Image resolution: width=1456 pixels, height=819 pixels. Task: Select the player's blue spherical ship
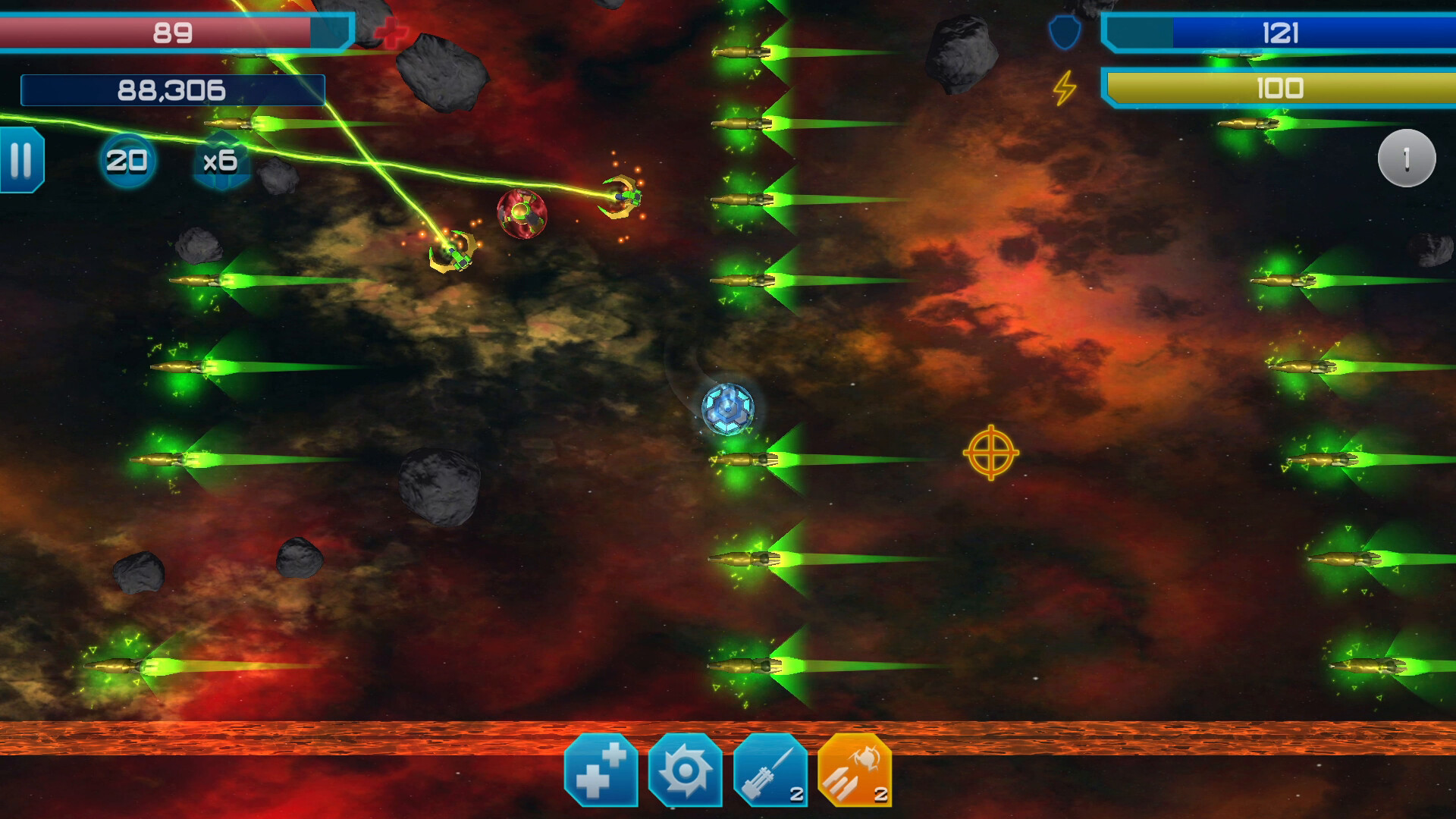[729, 410]
